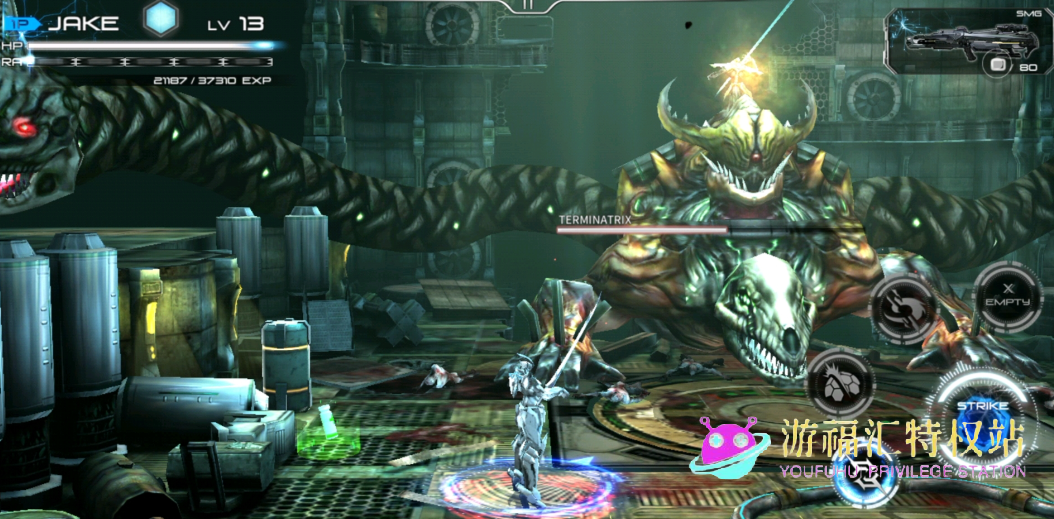1054x519 pixels.
Task: Tap the hexagon icon beside Jake's name
Action: pyautogui.click(x=160, y=20)
